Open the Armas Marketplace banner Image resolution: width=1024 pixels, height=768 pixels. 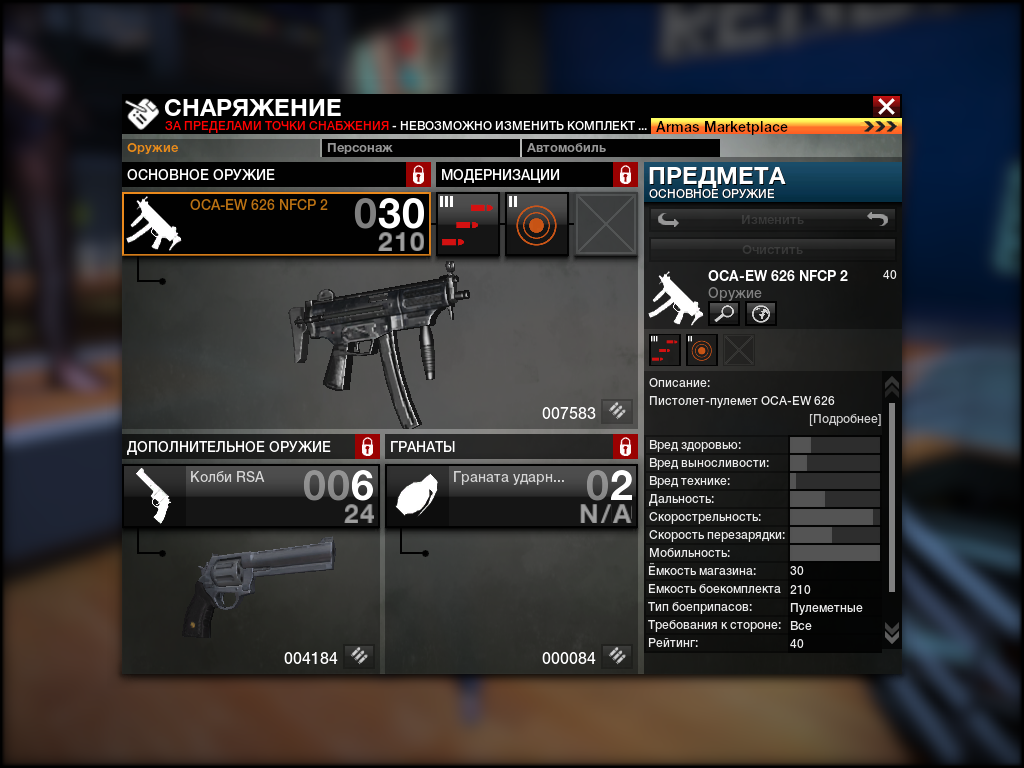(x=776, y=127)
